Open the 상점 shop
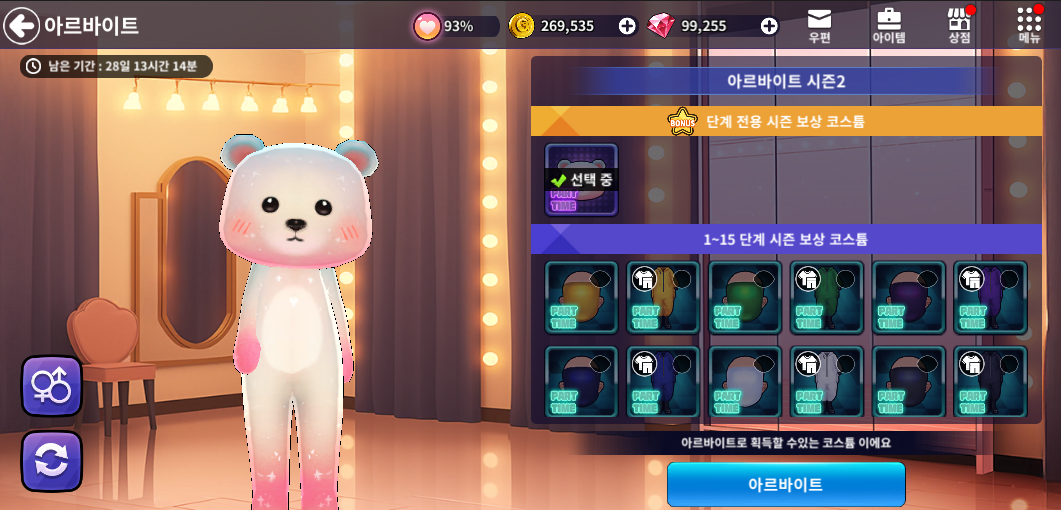 pyautogui.click(x=959, y=25)
